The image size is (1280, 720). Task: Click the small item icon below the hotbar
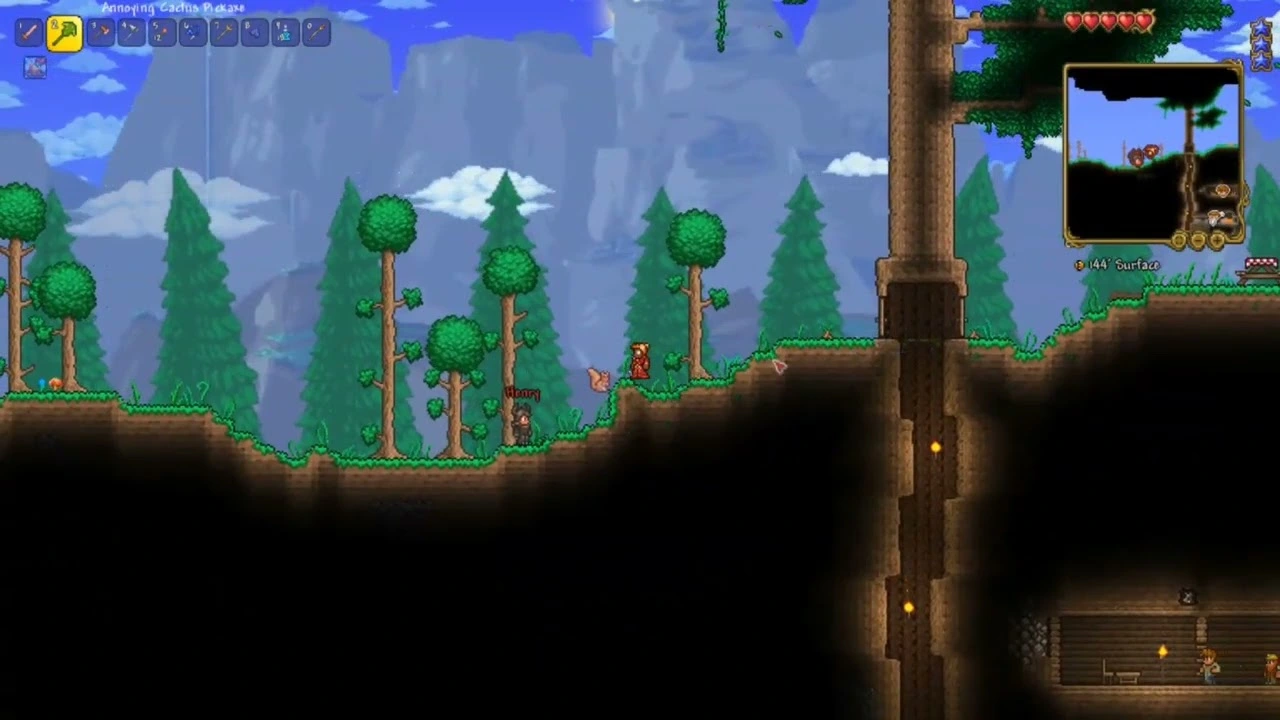click(35, 66)
